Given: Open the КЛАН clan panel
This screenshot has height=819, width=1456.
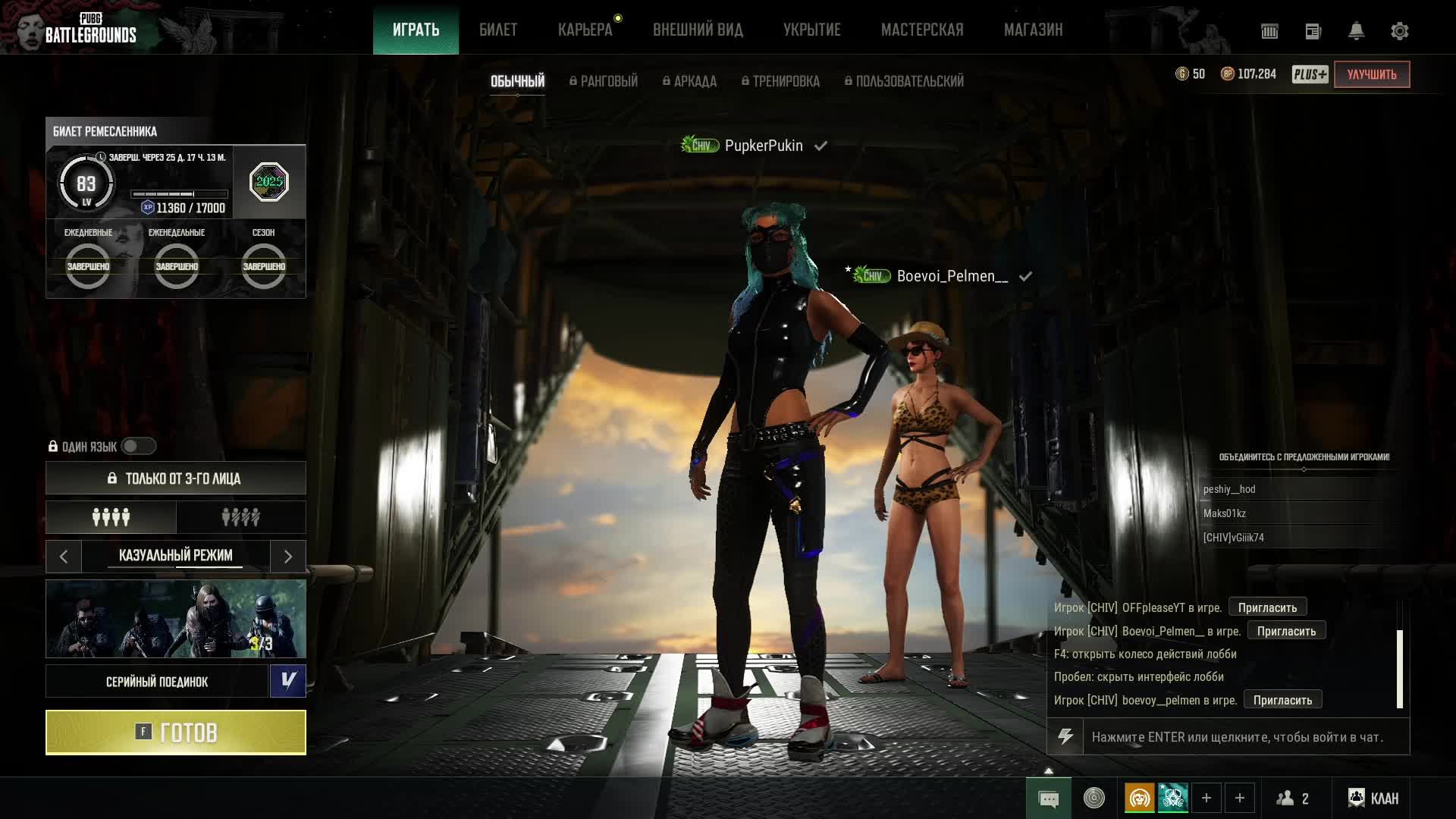Looking at the screenshot, I should (x=1373, y=799).
